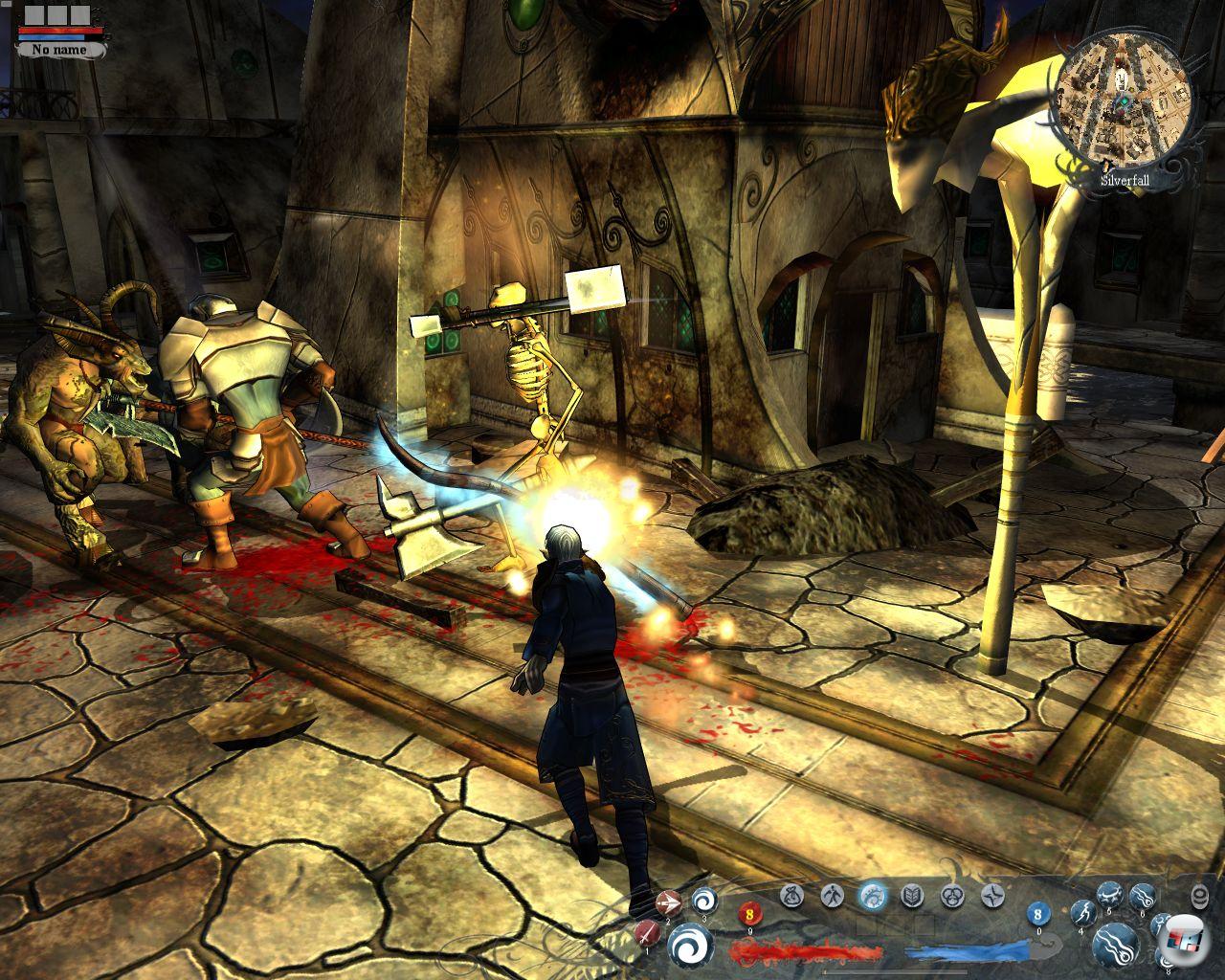Screen dimensions: 1225x980
Task: Activate the small comet skill in slot 6
Action: (x=1142, y=897)
